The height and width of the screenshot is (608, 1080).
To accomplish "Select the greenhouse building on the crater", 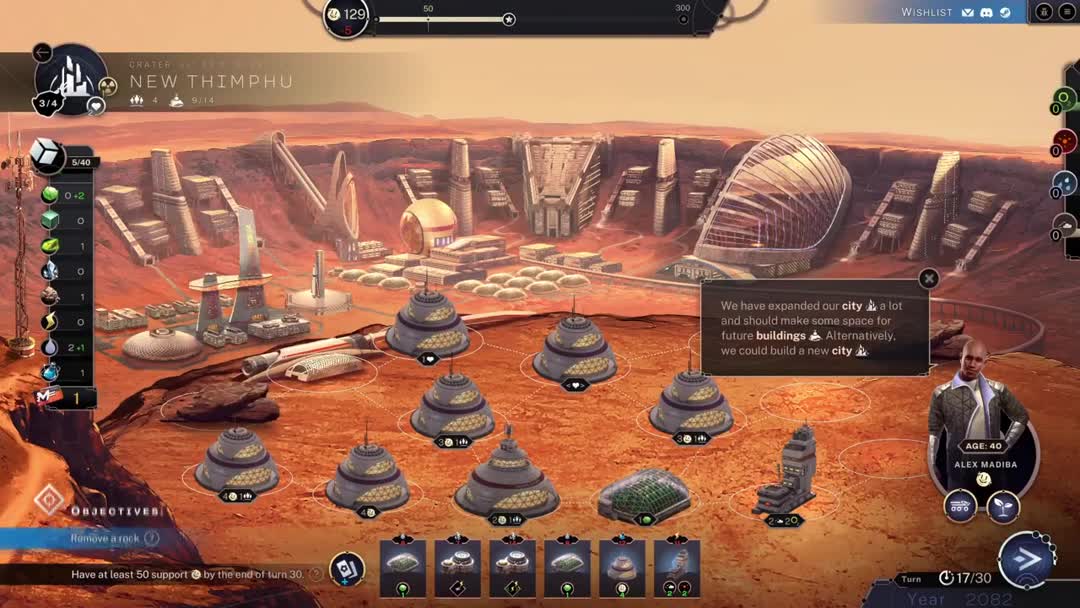I will coord(643,494).
